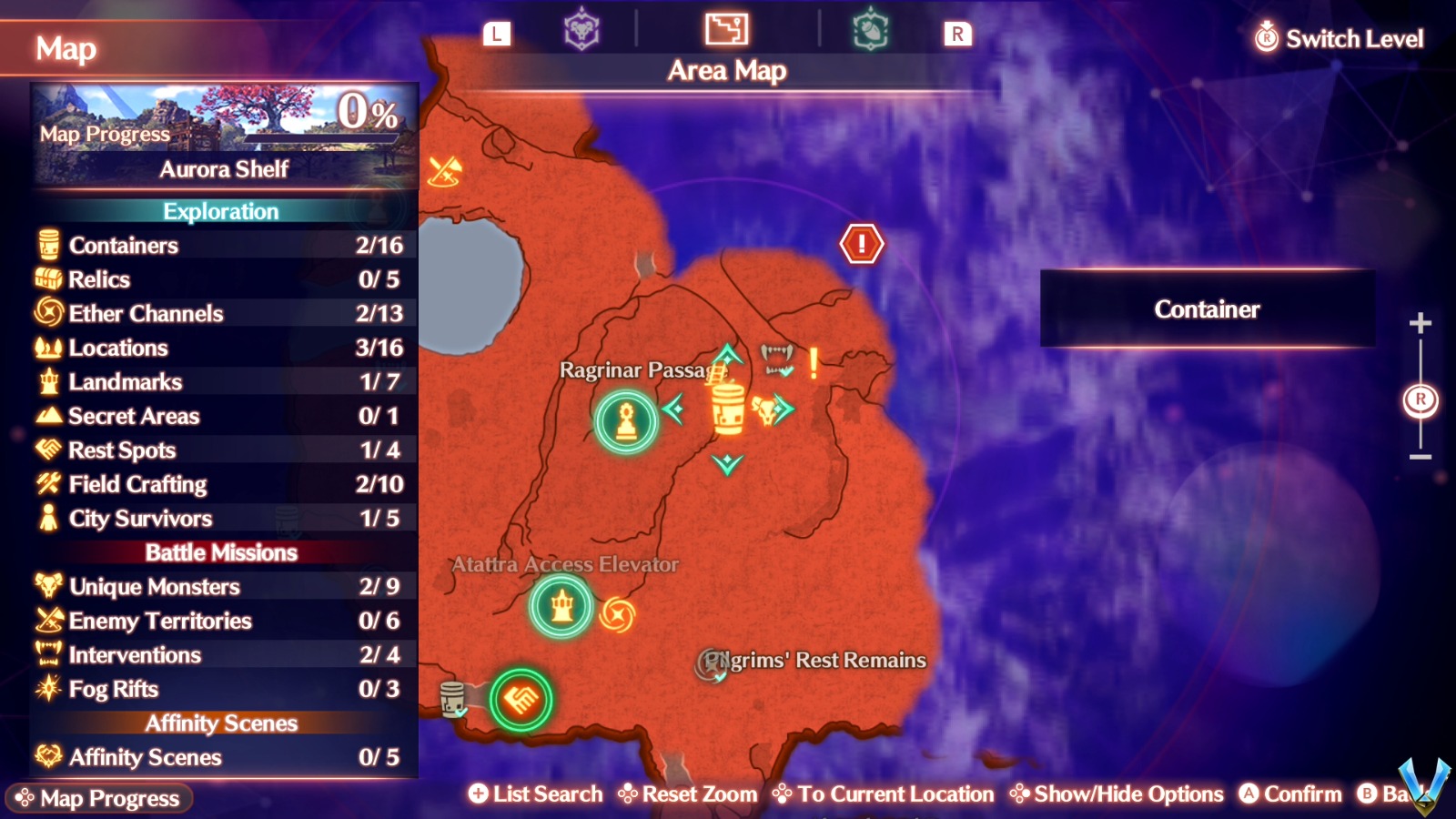
Task: Open List Search from the bottom bar
Action: [535, 794]
